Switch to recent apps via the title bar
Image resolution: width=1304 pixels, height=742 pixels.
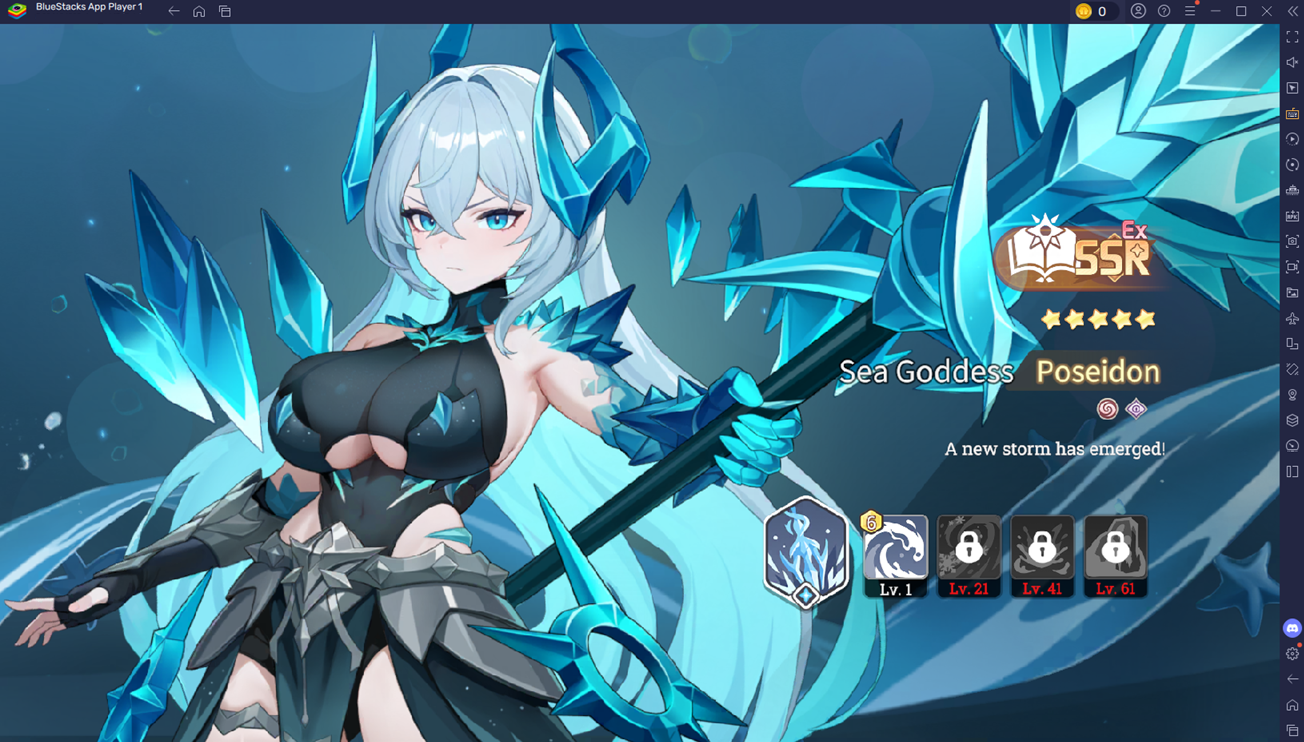224,11
